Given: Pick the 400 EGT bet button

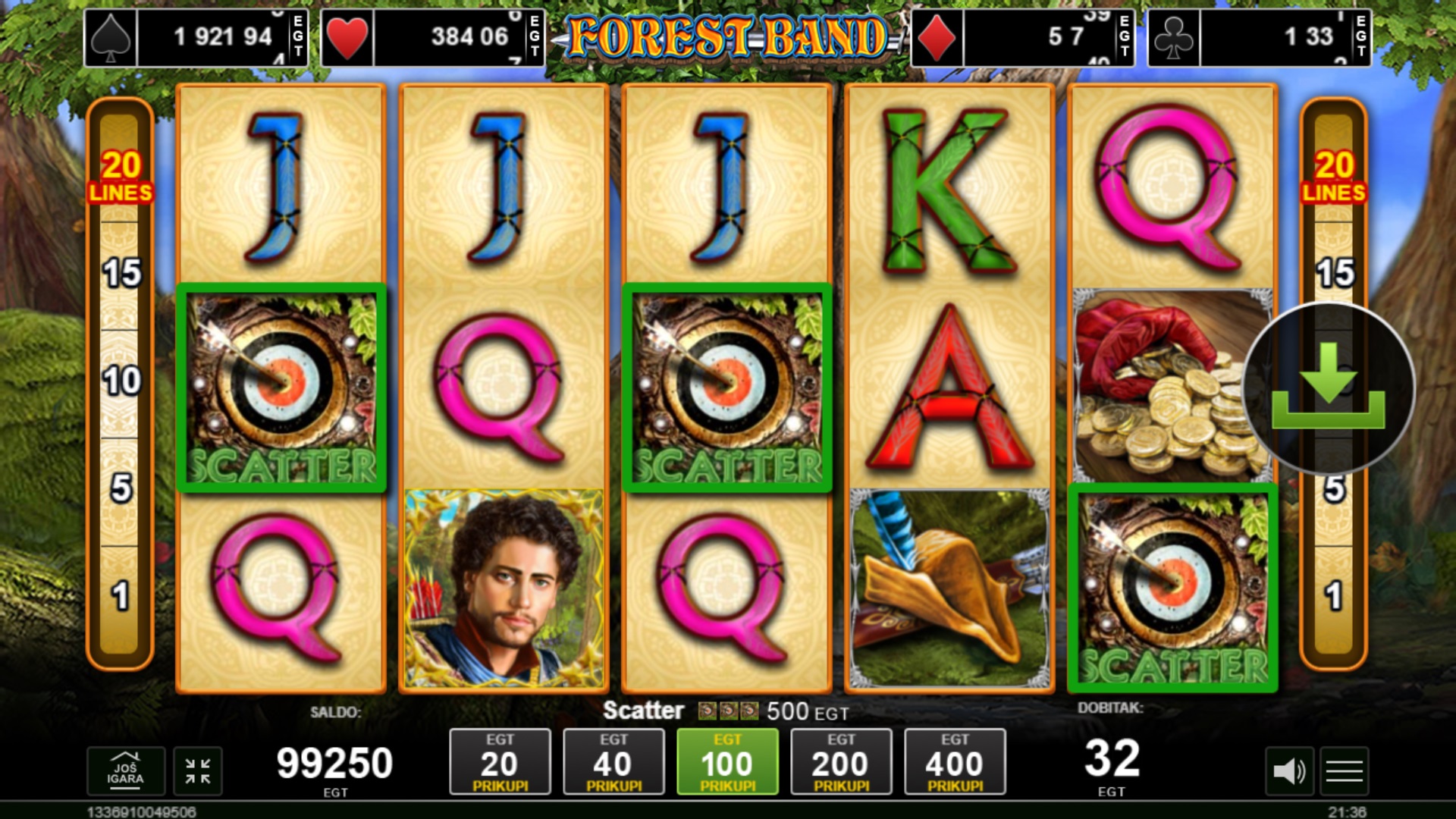Looking at the screenshot, I should point(955,762).
